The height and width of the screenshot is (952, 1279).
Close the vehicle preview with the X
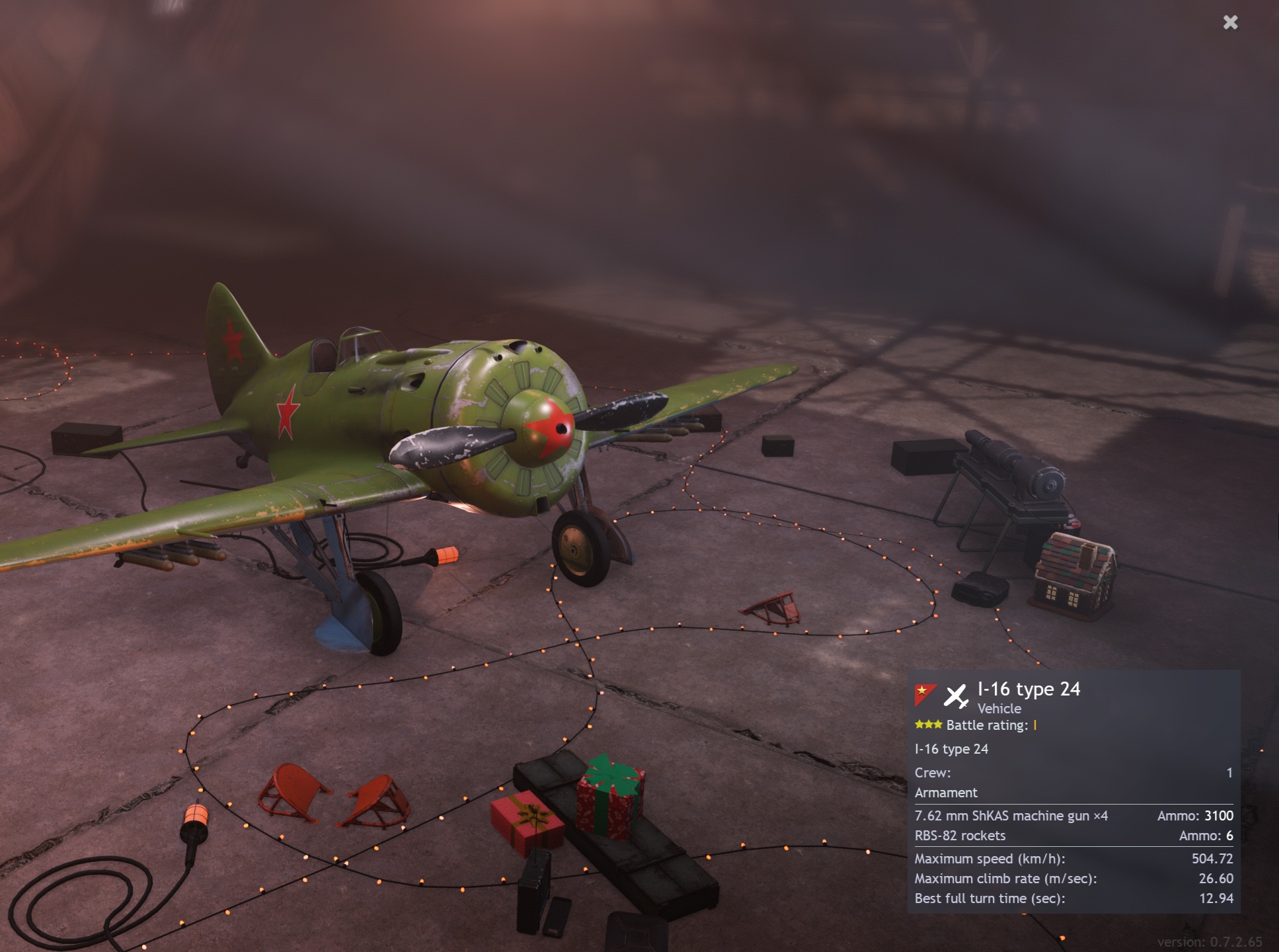pyautogui.click(x=1230, y=23)
